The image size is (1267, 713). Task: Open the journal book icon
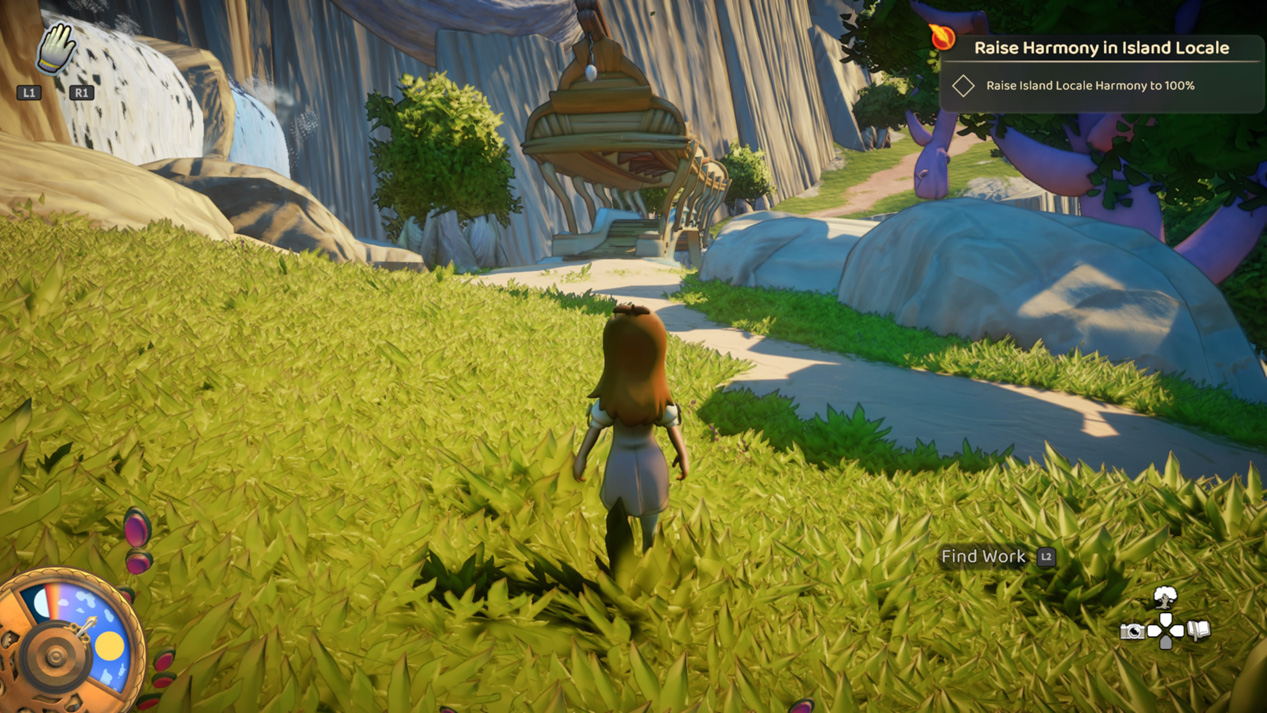[1199, 630]
